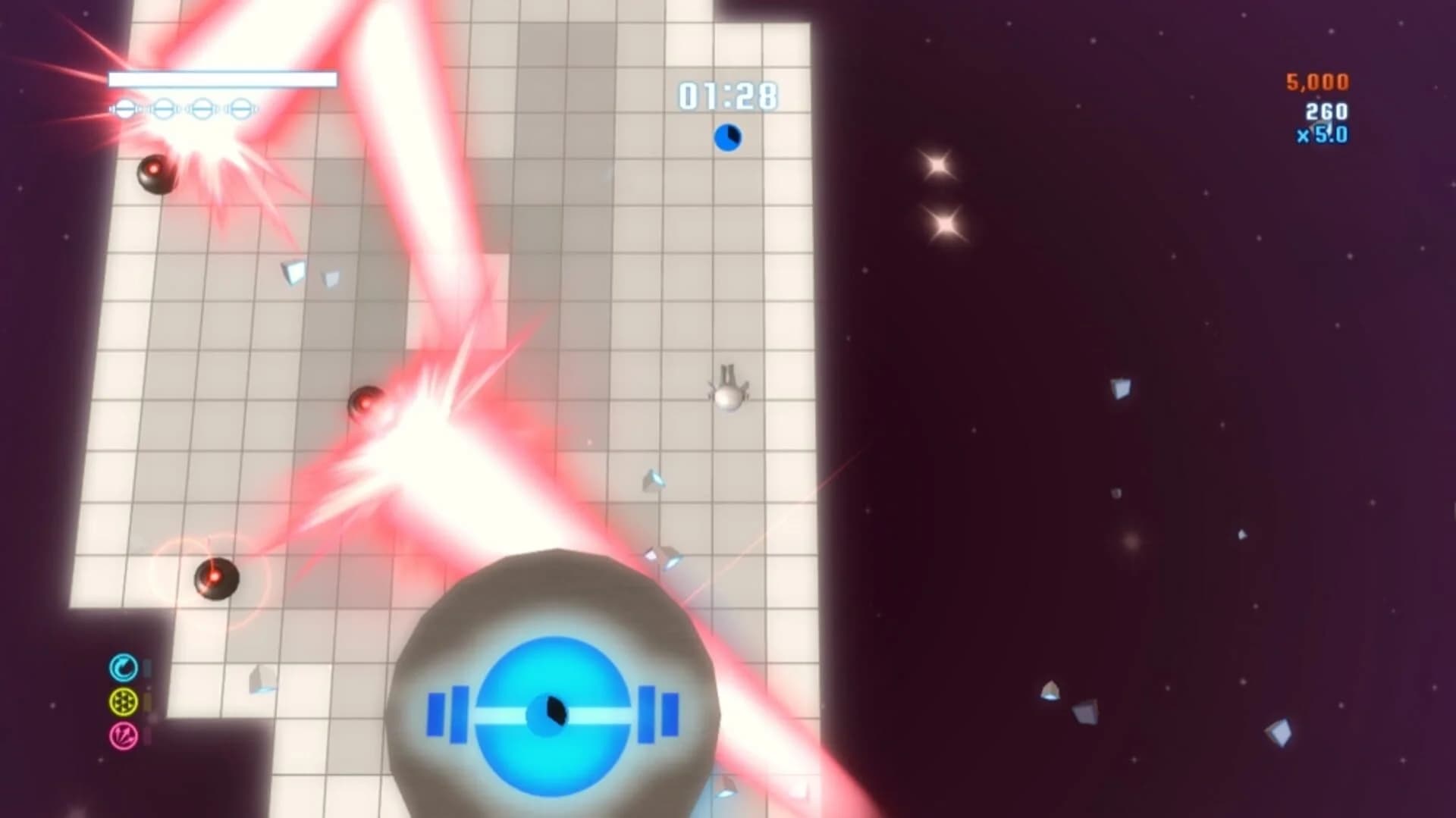
Task: Select the third ship life icon
Action: 201,108
